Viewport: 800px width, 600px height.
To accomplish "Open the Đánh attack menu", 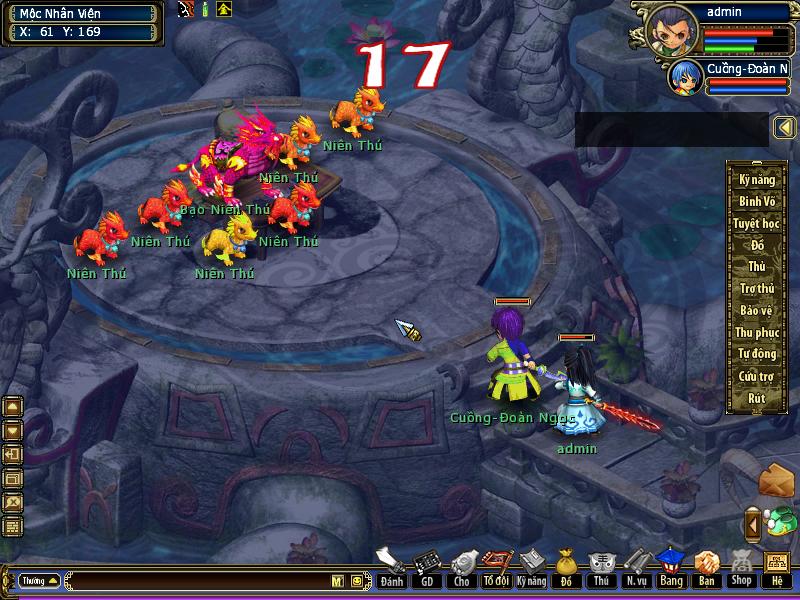I will tap(391, 568).
